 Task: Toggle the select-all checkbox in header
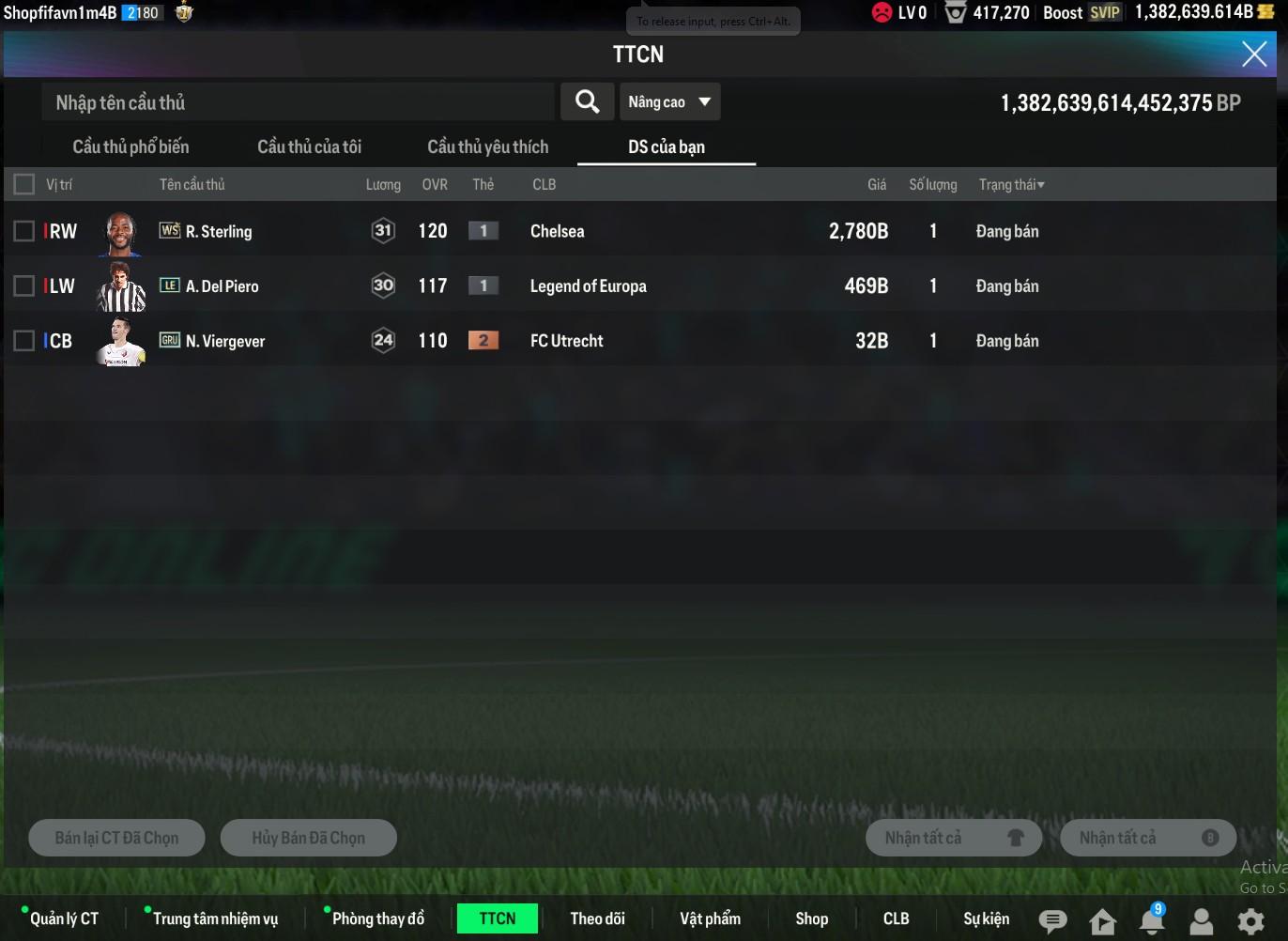(x=24, y=184)
